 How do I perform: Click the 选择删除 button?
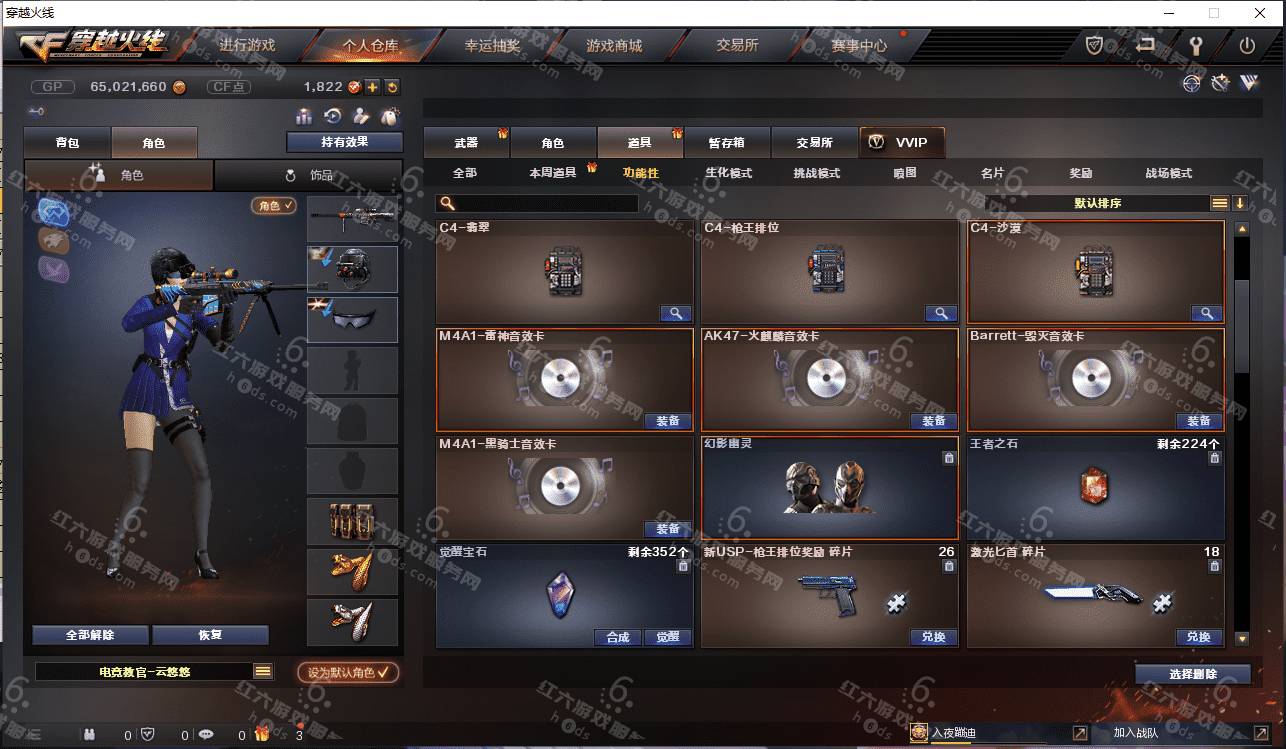(x=1192, y=674)
